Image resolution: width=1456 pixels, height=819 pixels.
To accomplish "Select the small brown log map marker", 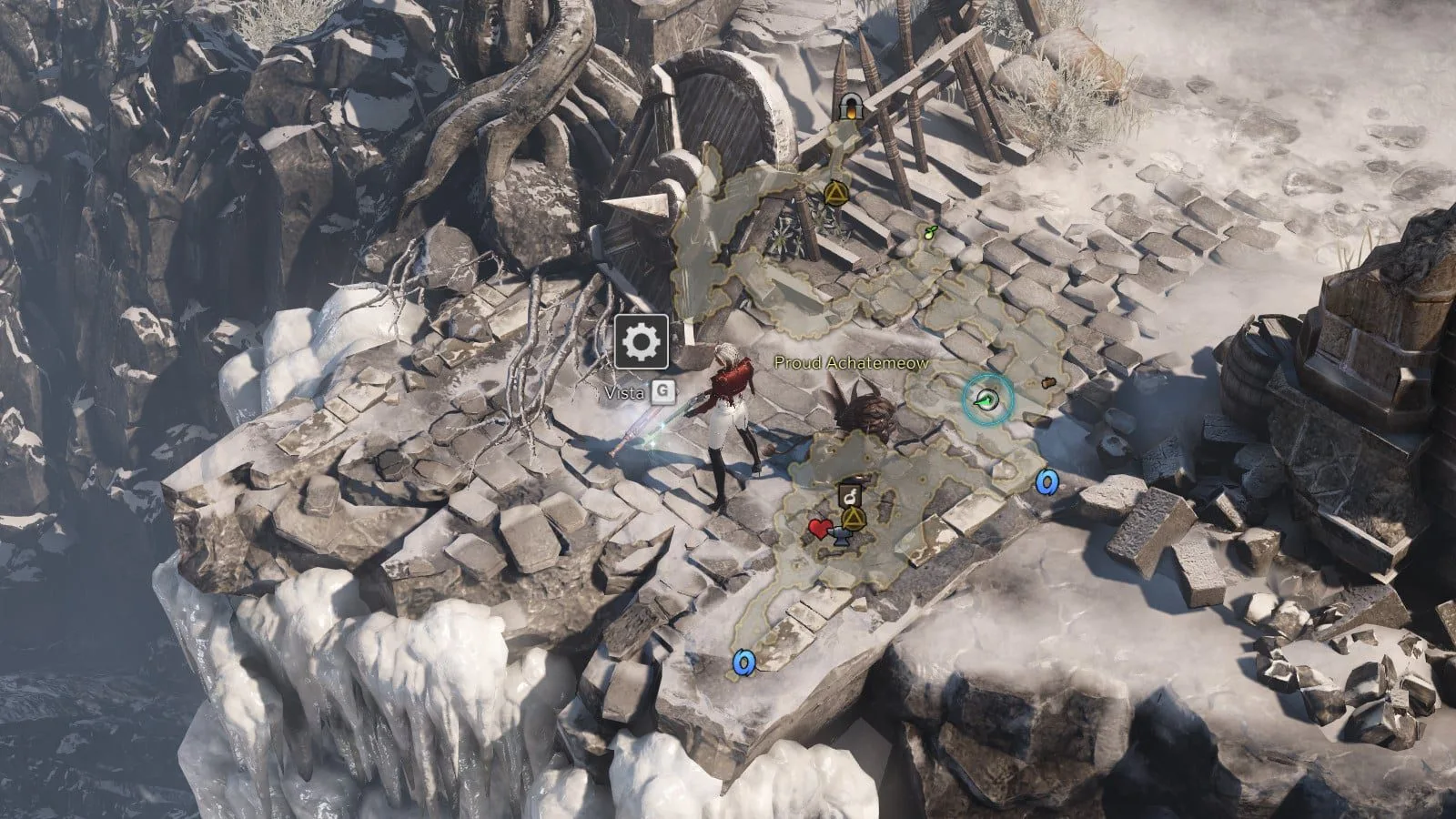I will [x=1047, y=383].
